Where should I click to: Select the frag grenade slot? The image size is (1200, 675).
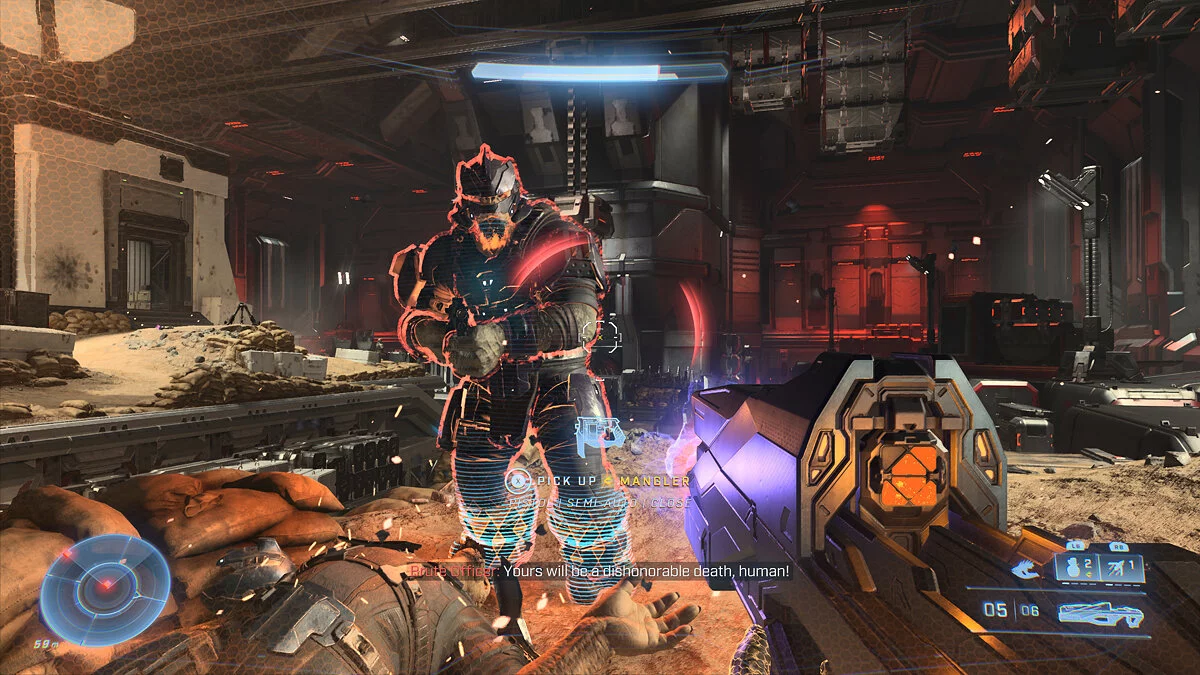[1079, 568]
